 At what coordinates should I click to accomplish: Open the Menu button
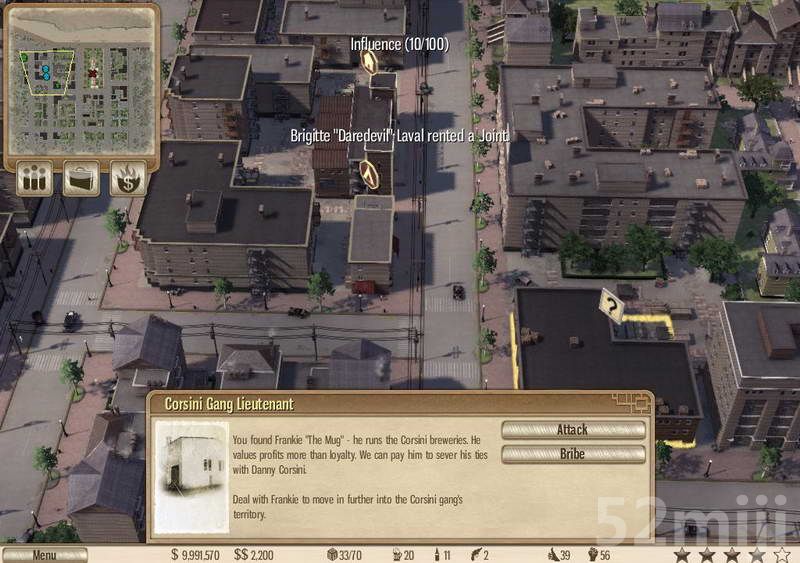click(44, 554)
